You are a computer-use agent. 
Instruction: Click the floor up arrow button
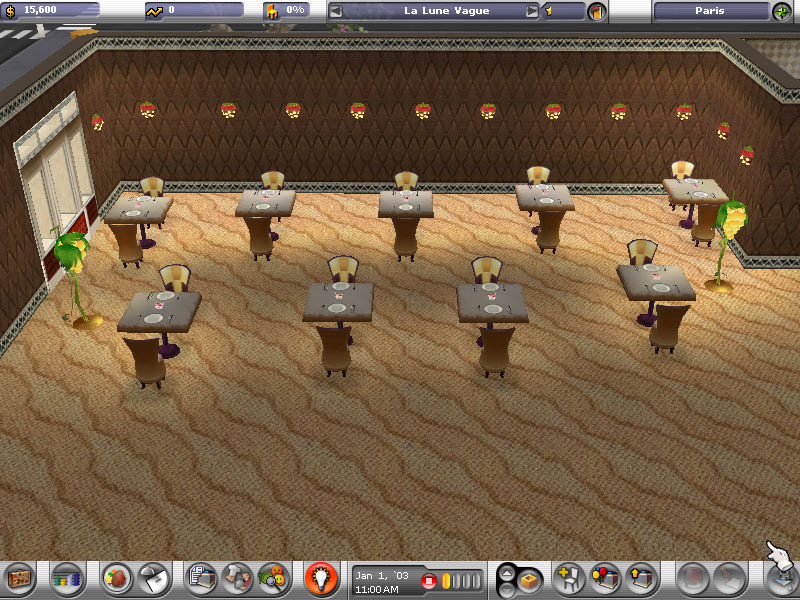tap(508, 571)
